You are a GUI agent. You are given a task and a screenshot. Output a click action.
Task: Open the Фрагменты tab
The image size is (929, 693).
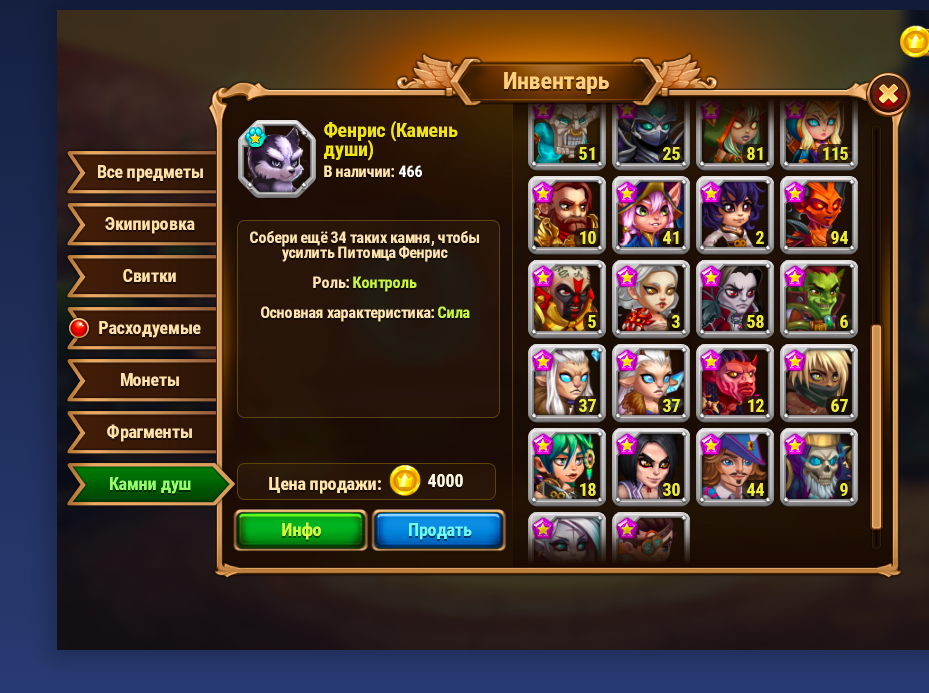click(148, 432)
